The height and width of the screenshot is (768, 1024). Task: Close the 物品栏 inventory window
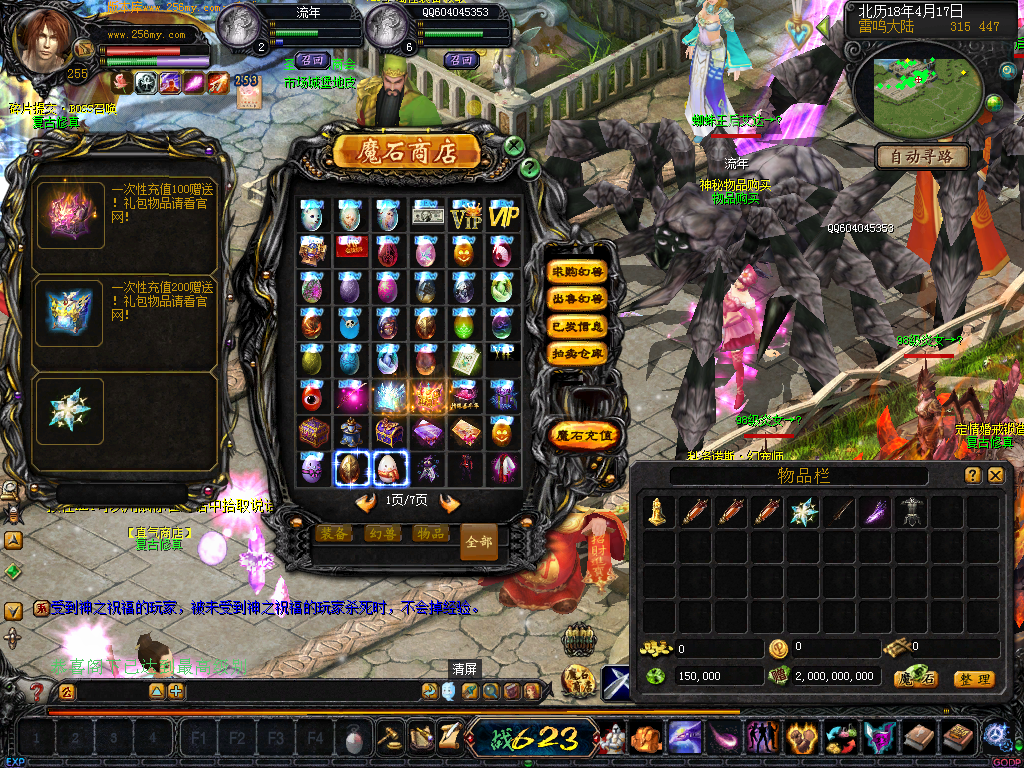[995, 476]
